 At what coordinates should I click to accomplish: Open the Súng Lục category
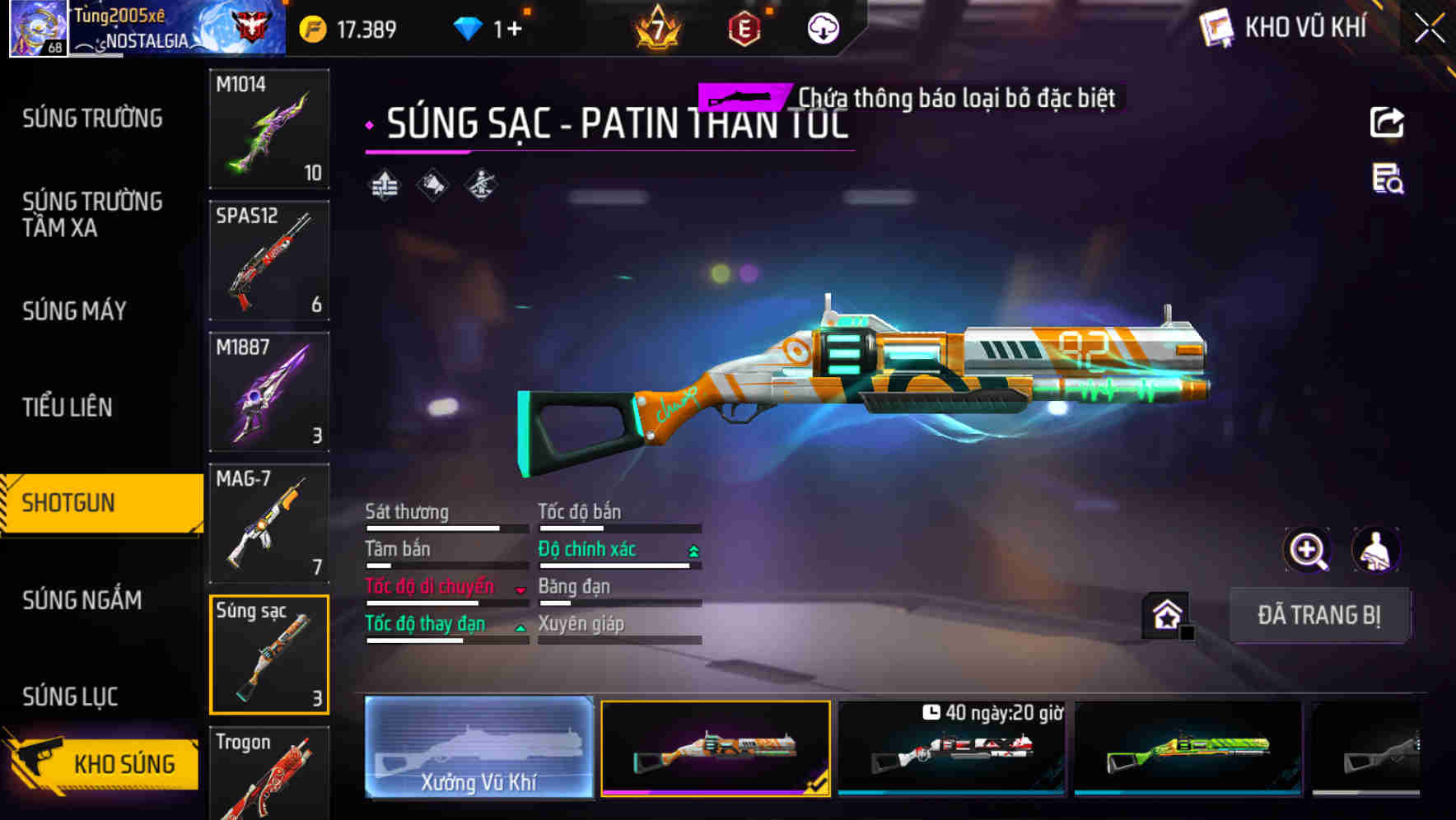pyautogui.click(x=70, y=697)
